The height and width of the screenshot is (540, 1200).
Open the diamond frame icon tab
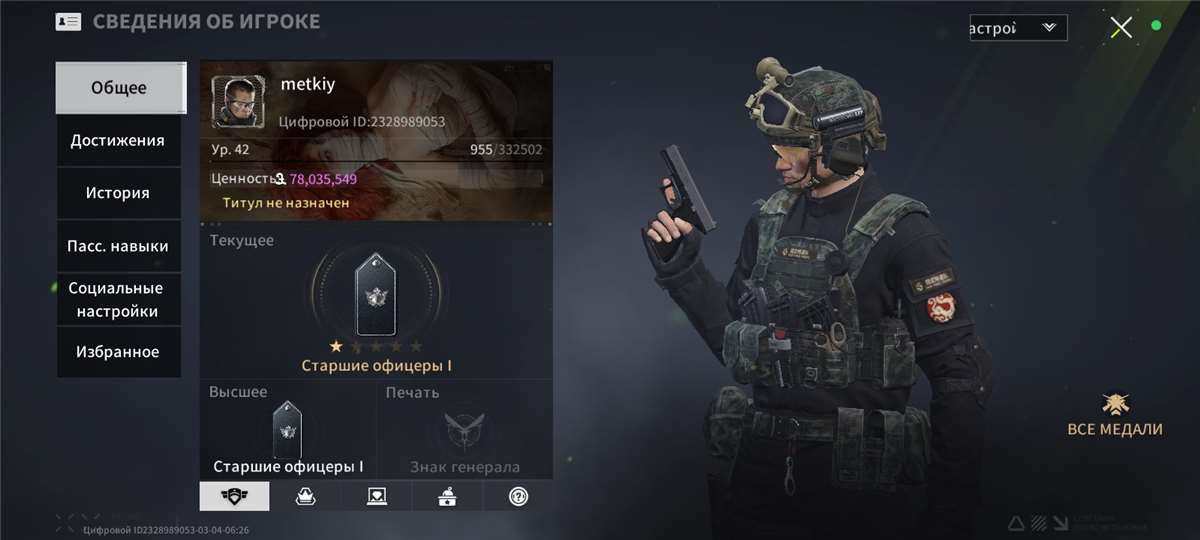pos(377,496)
